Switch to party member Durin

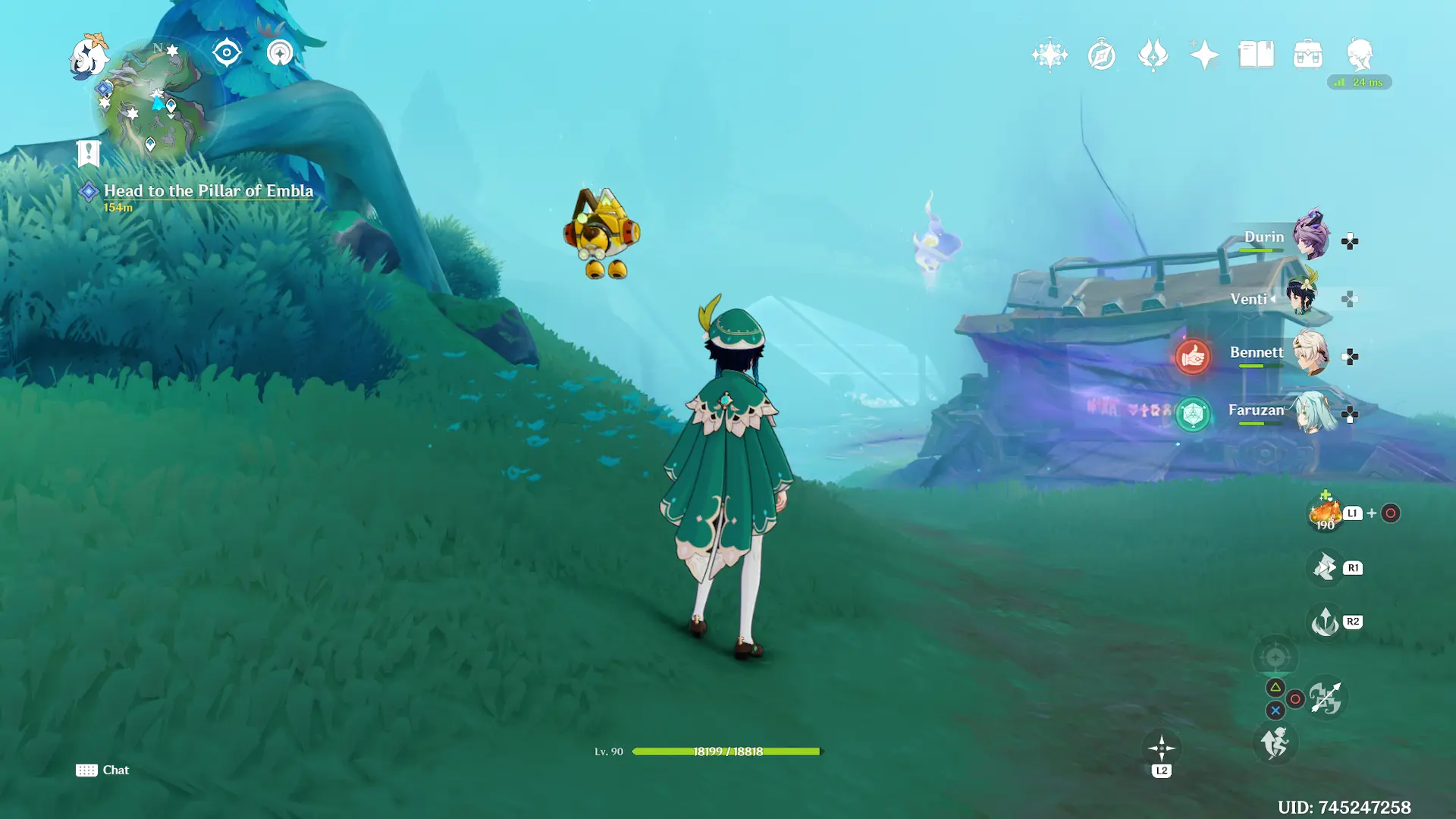[x=1310, y=237]
